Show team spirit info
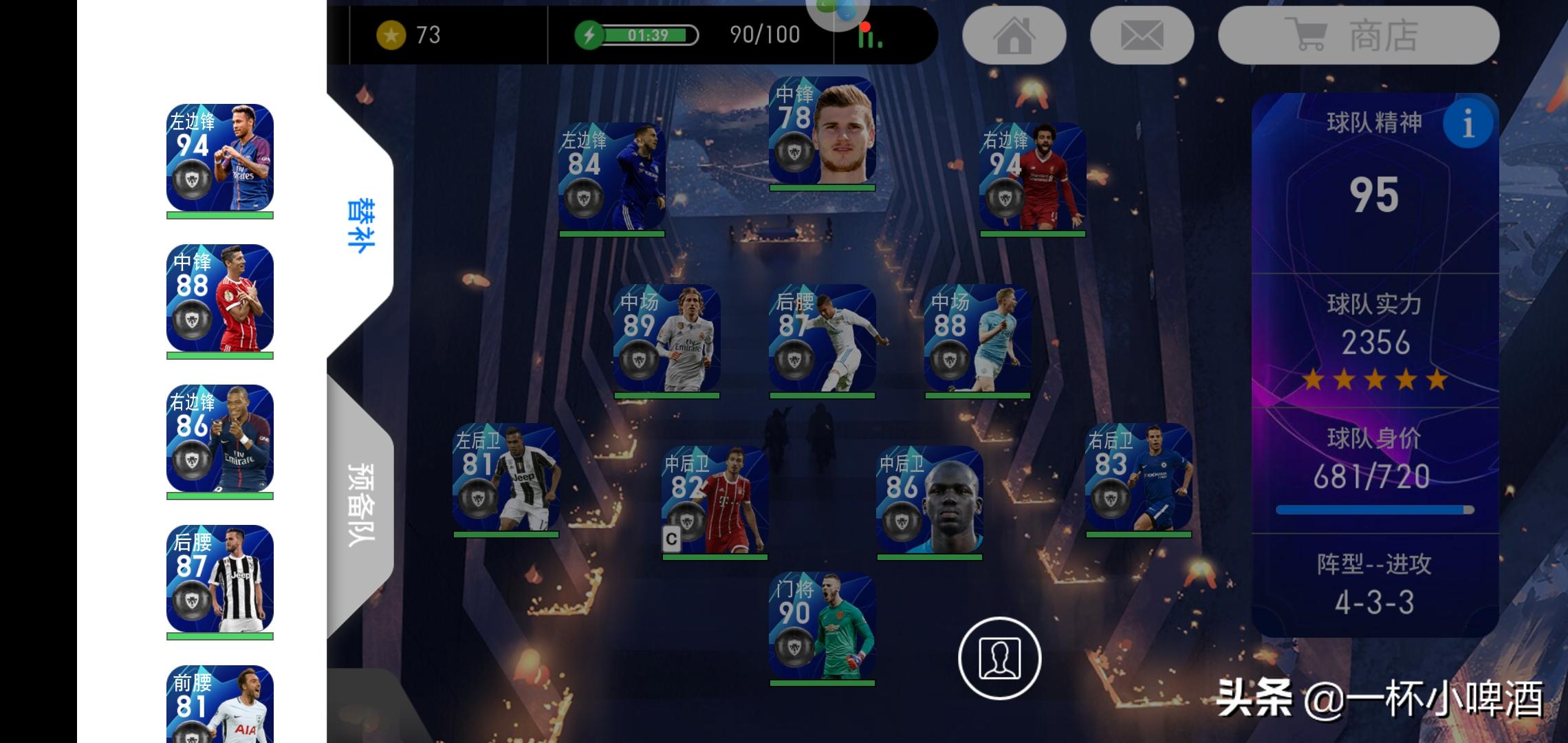Image resolution: width=1568 pixels, height=743 pixels. (x=1468, y=125)
